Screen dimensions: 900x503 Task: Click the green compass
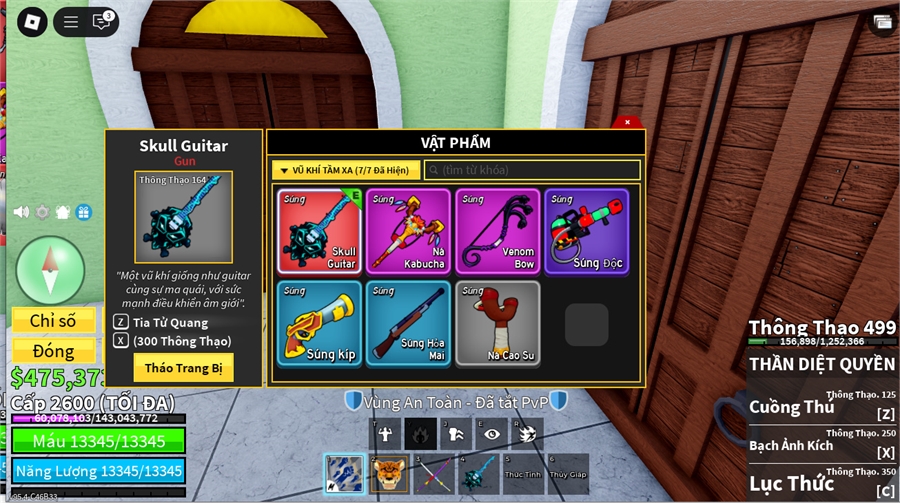coord(50,270)
